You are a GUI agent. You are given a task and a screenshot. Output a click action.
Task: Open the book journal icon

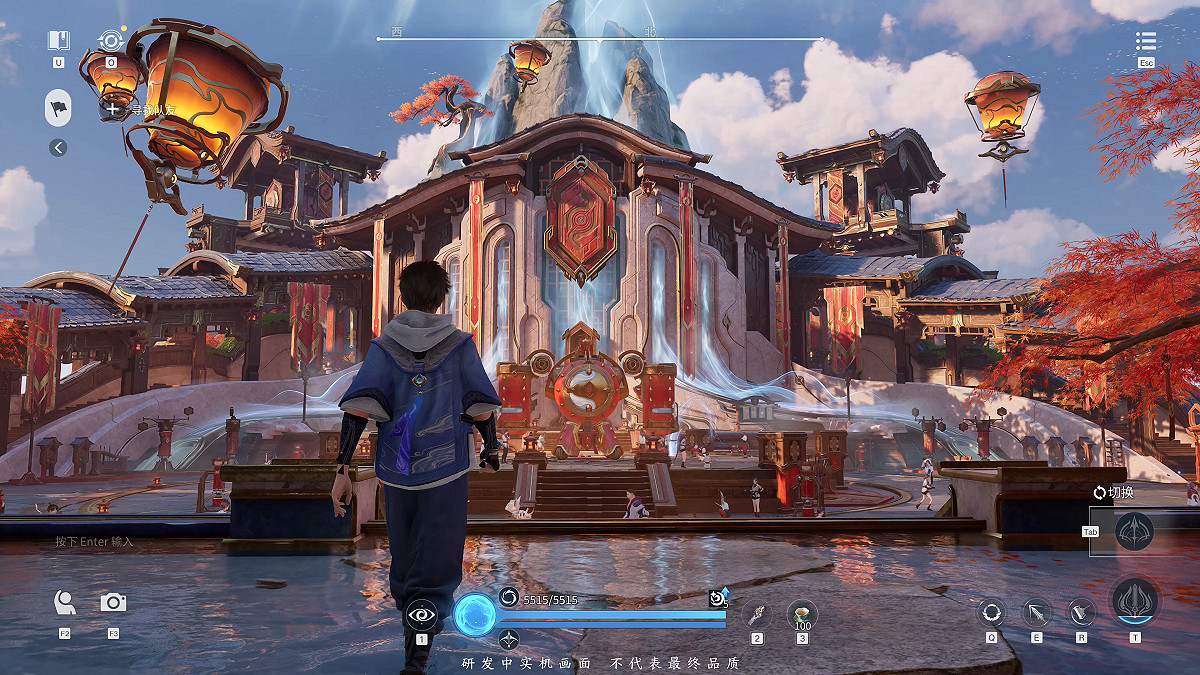pos(59,41)
